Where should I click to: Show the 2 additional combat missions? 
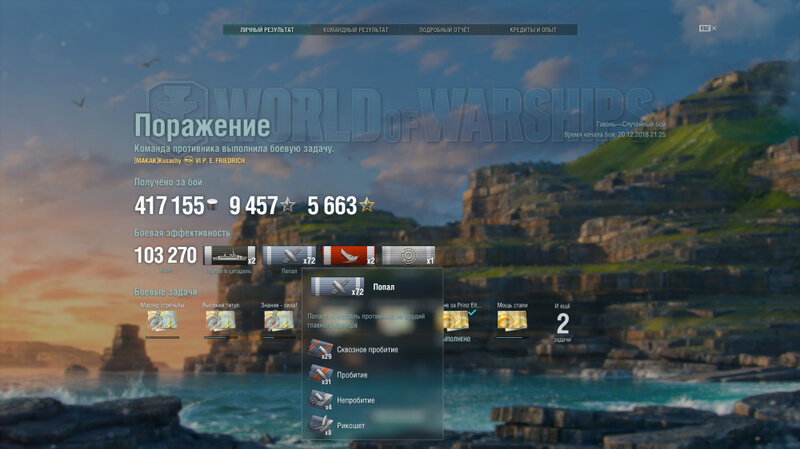[x=562, y=322]
